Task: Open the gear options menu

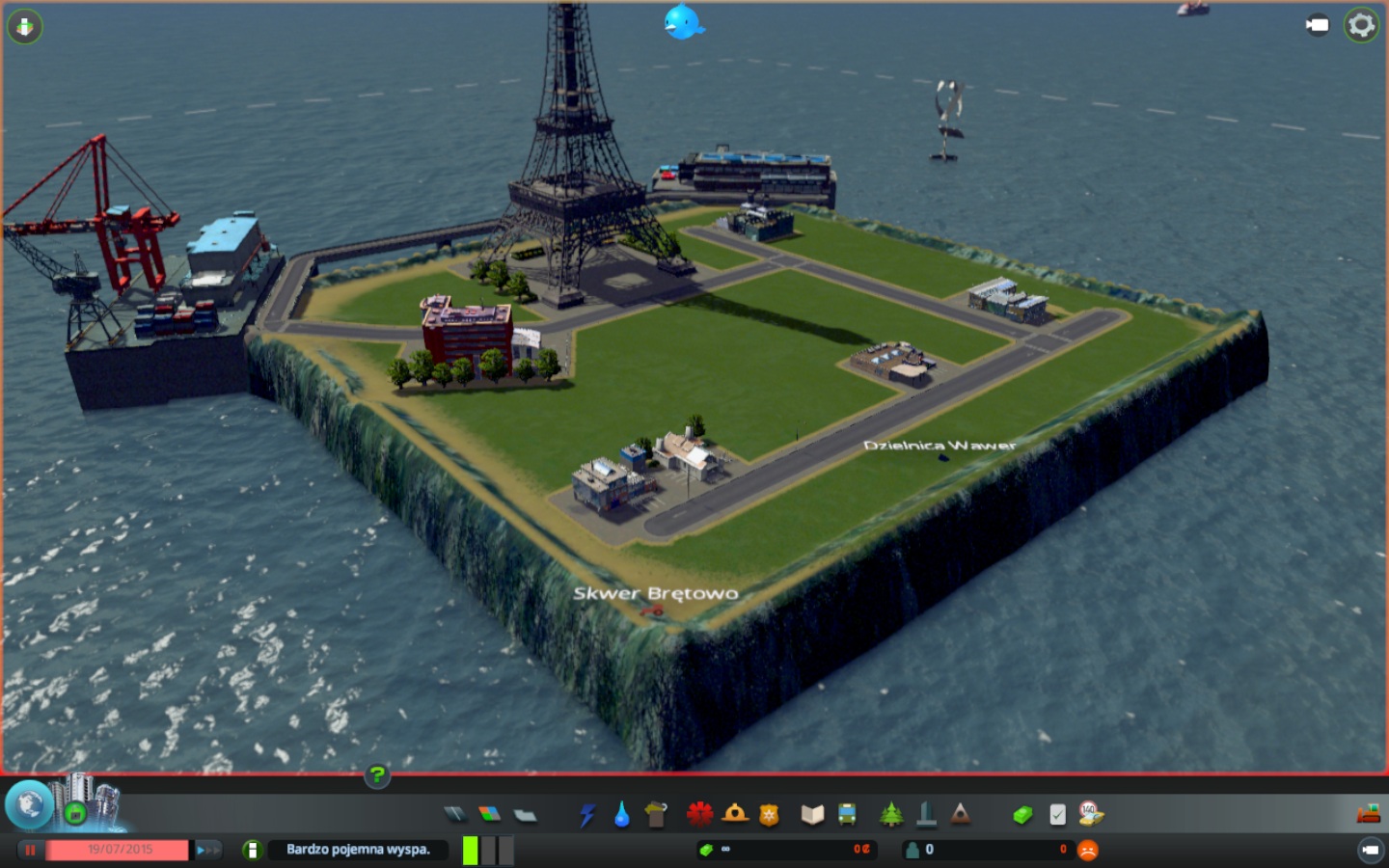Action: (1361, 25)
